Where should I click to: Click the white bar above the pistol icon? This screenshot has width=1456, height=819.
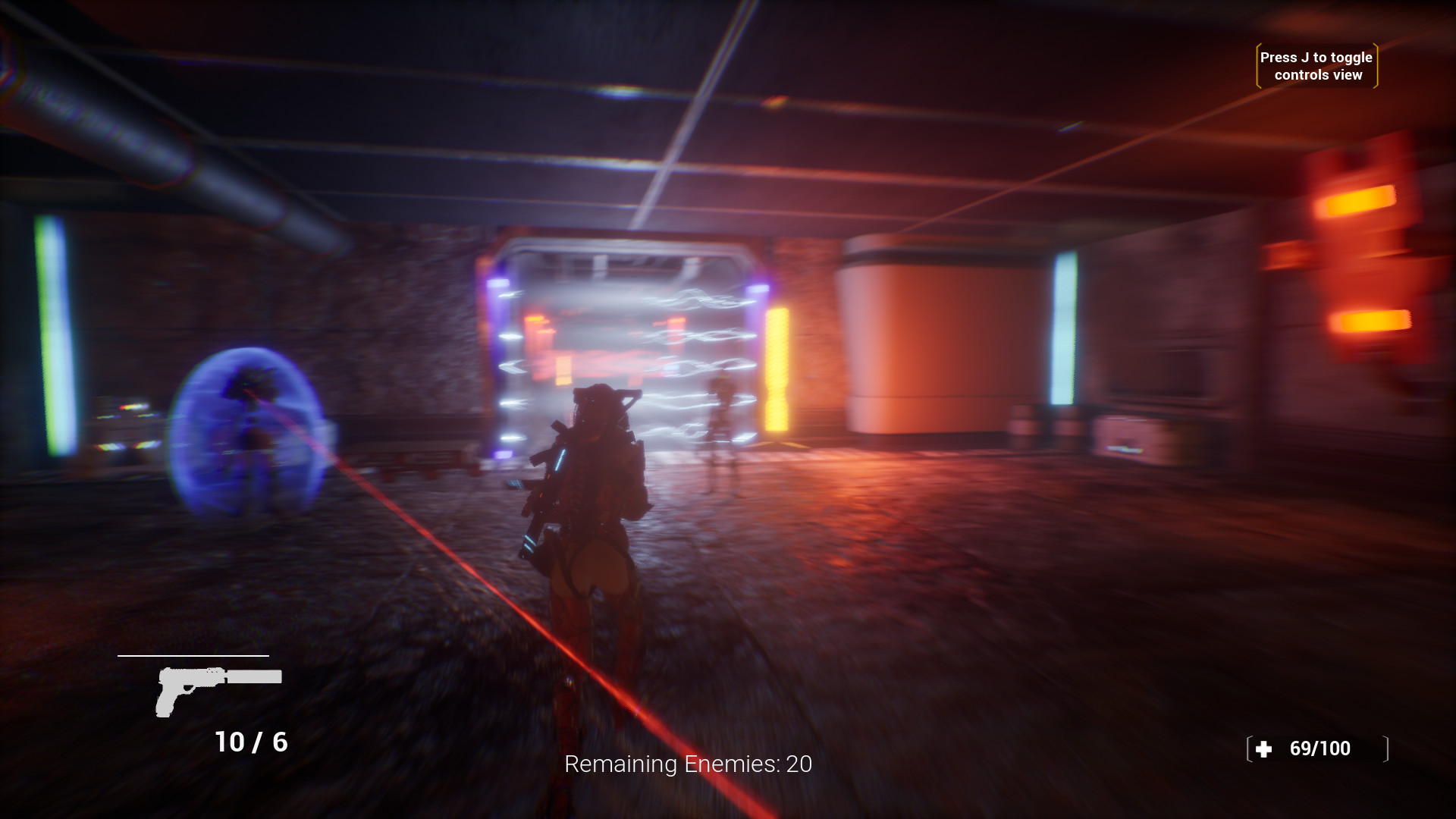click(x=193, y=655)
